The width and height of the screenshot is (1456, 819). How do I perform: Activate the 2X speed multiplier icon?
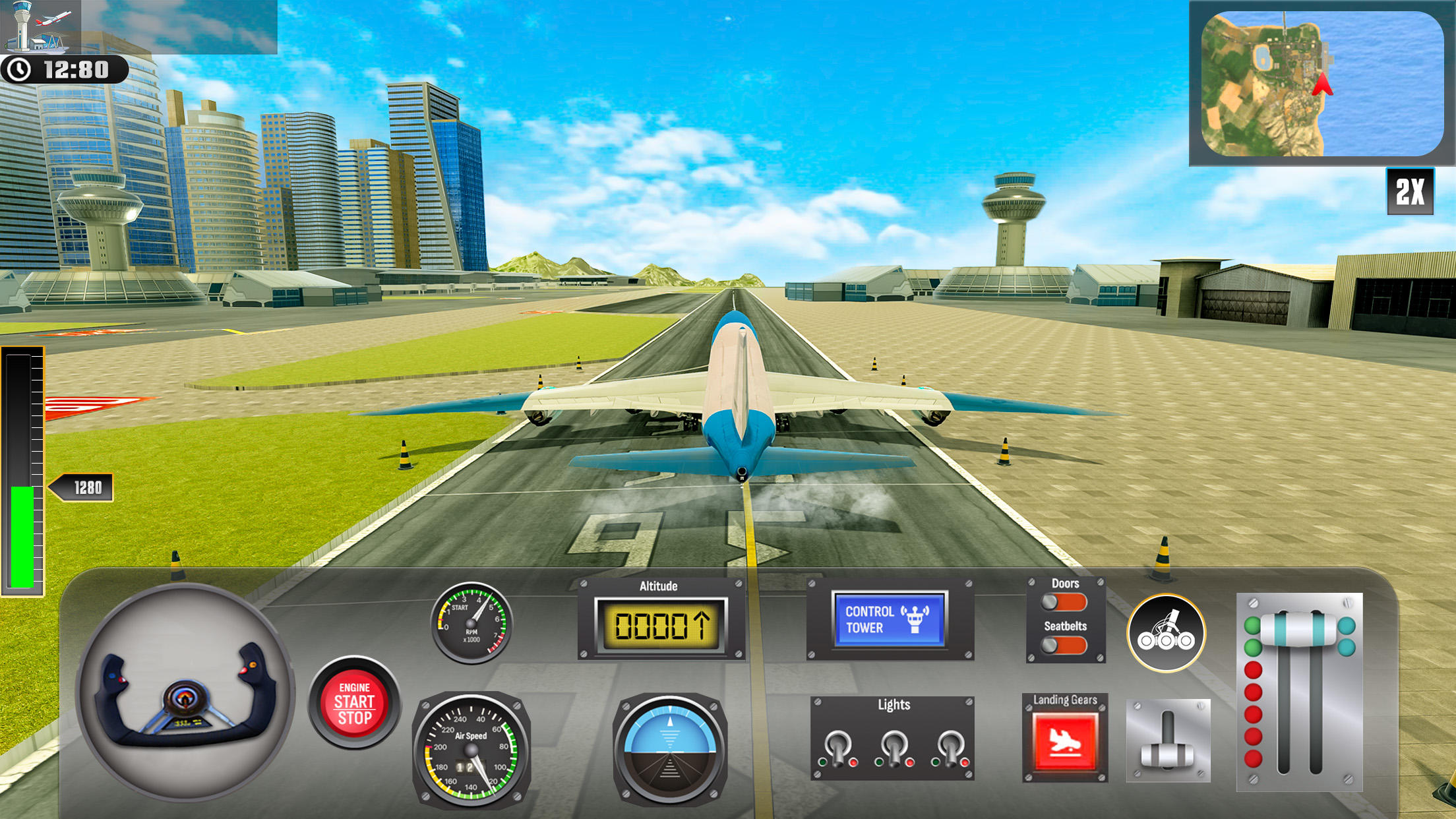point(1411,193)
